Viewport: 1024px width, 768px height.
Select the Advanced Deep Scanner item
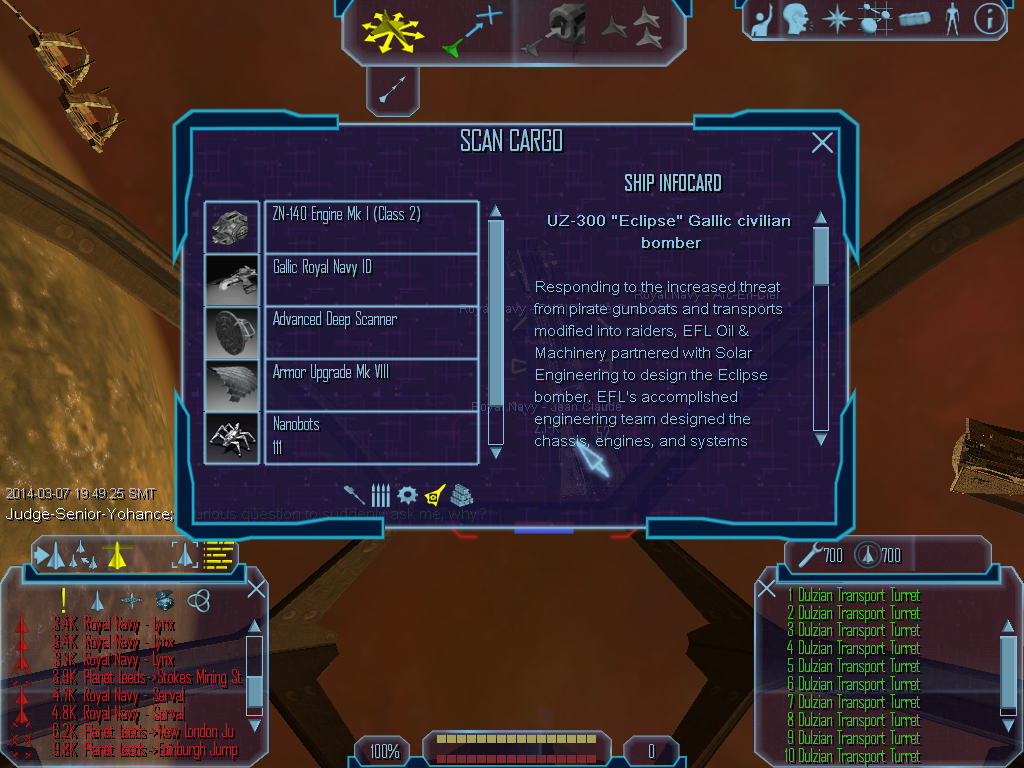pos(371,332)
